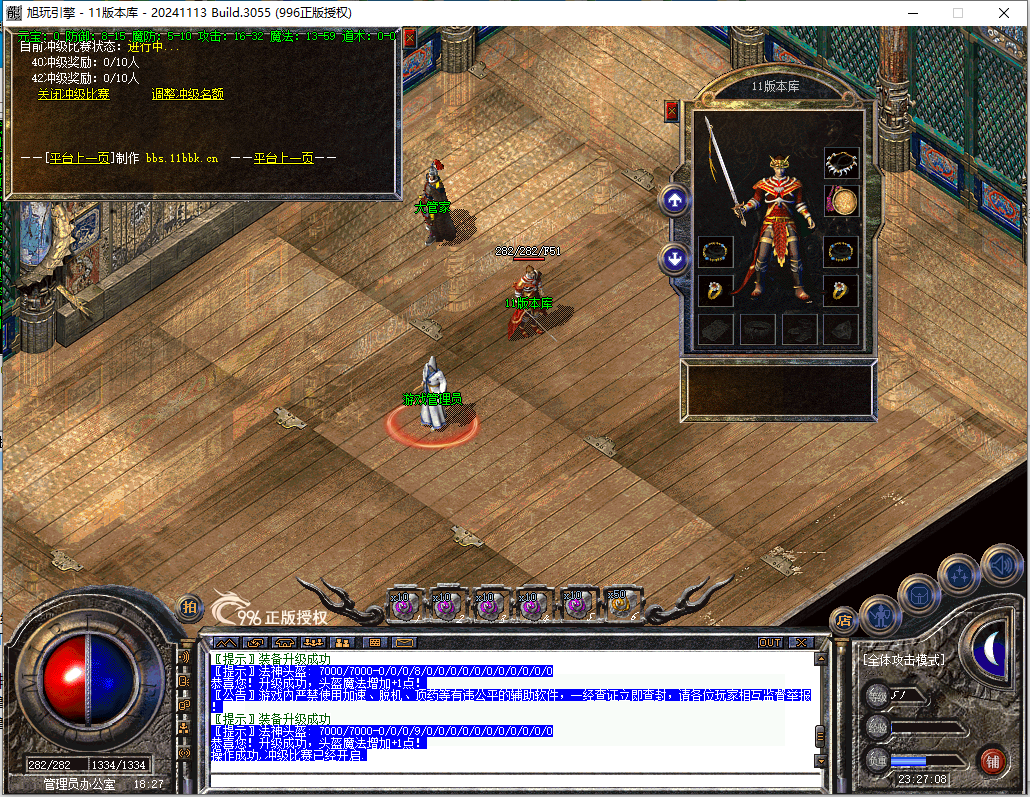Screen dimensions: 1030x797
Task: Close the chat window with X
Action: [x=800, y=642]
